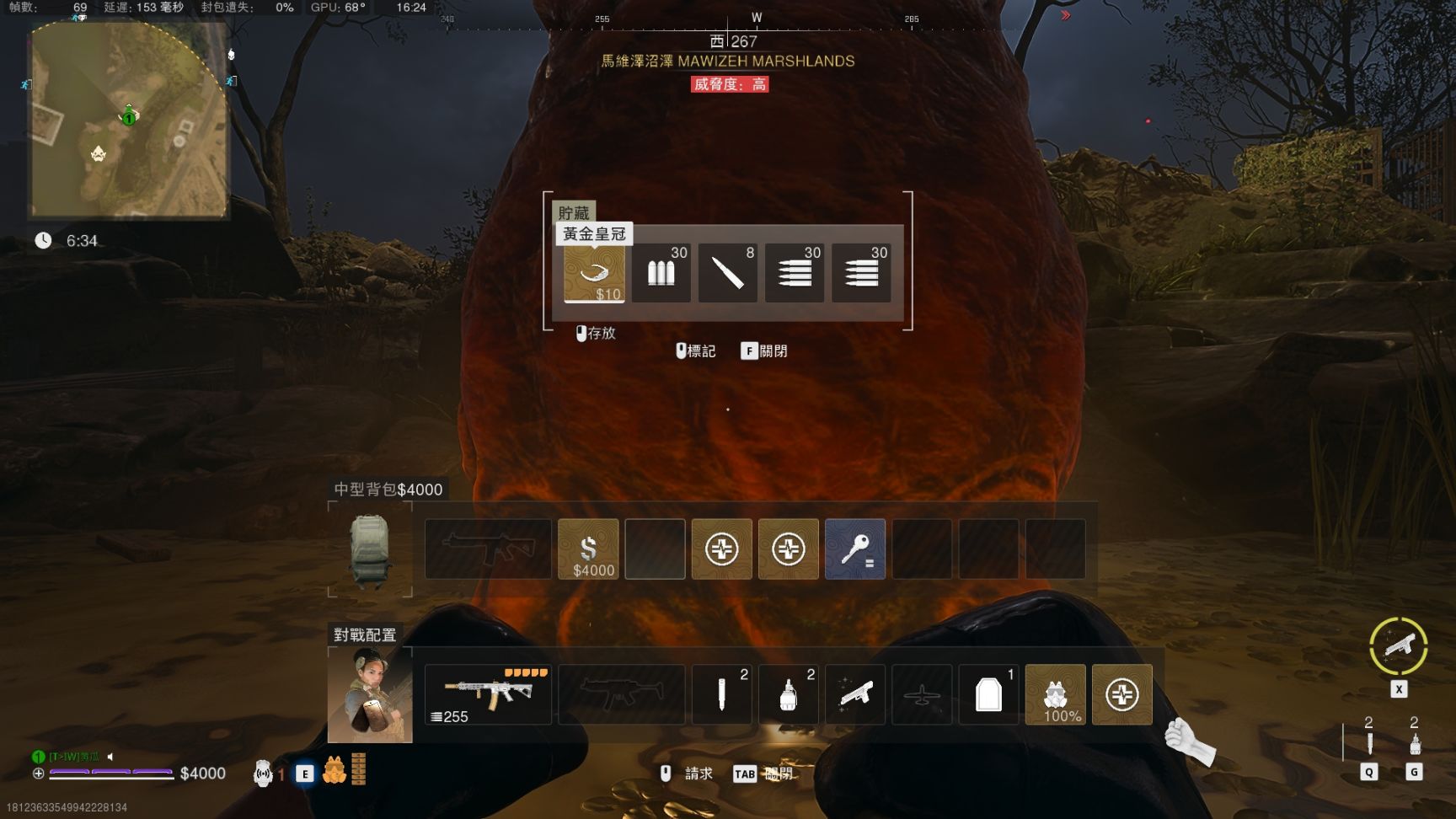Select the empty backpack weapon slot
Image resolution: width=1456 pixels, height=819 pixels.
(x=488, y=549)
